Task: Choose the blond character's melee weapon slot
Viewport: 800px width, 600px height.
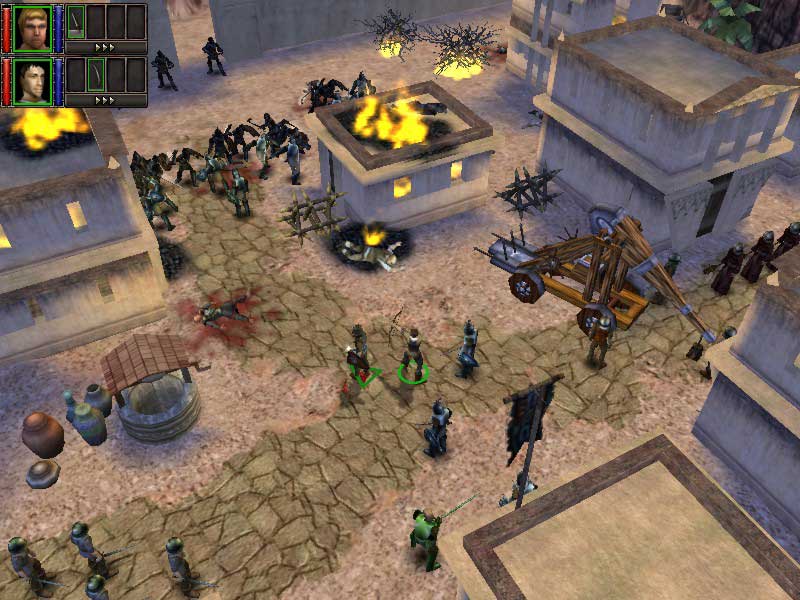Action: pos(75,20)
